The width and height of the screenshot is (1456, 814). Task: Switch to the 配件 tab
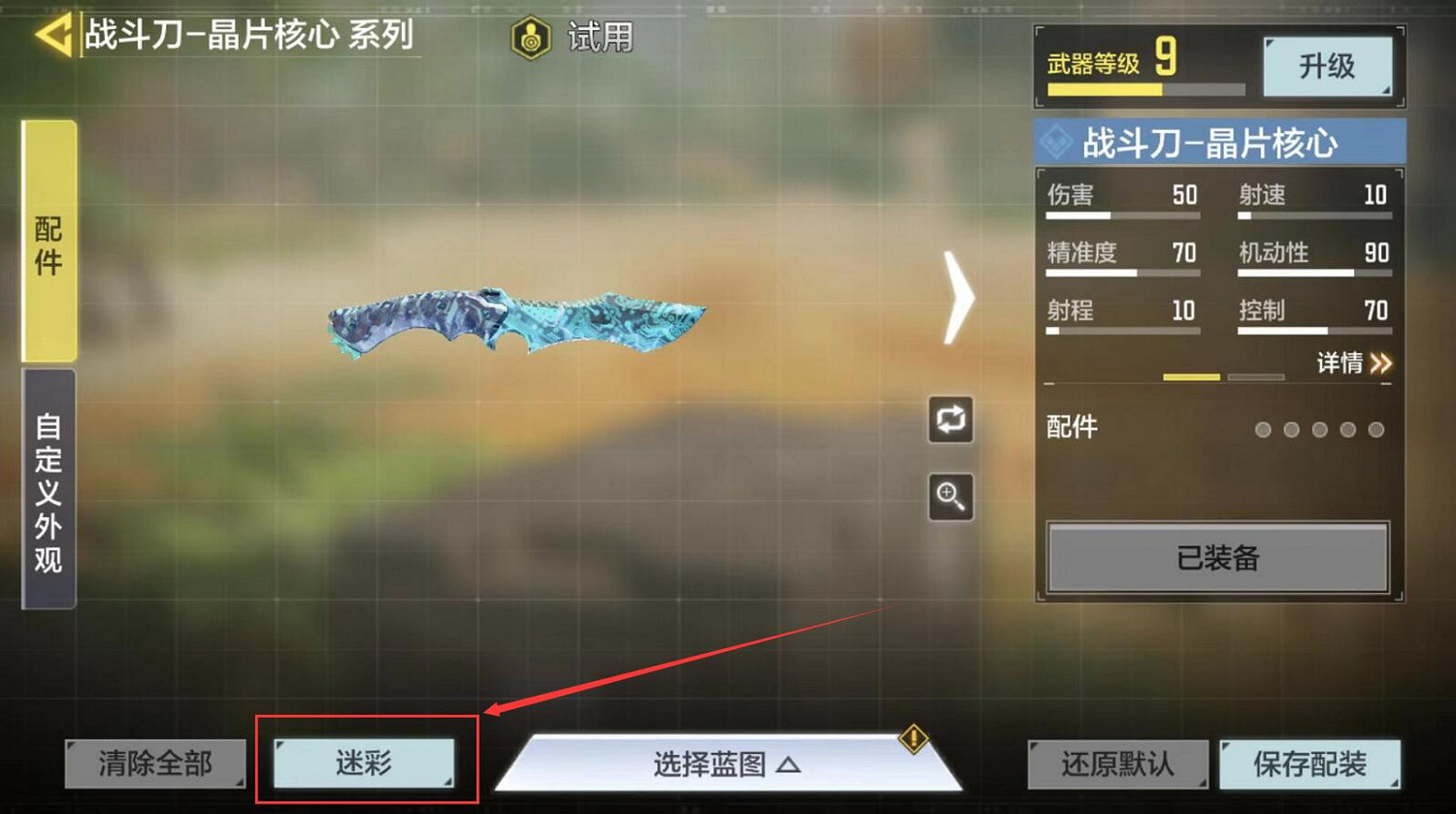coord(48,243)
